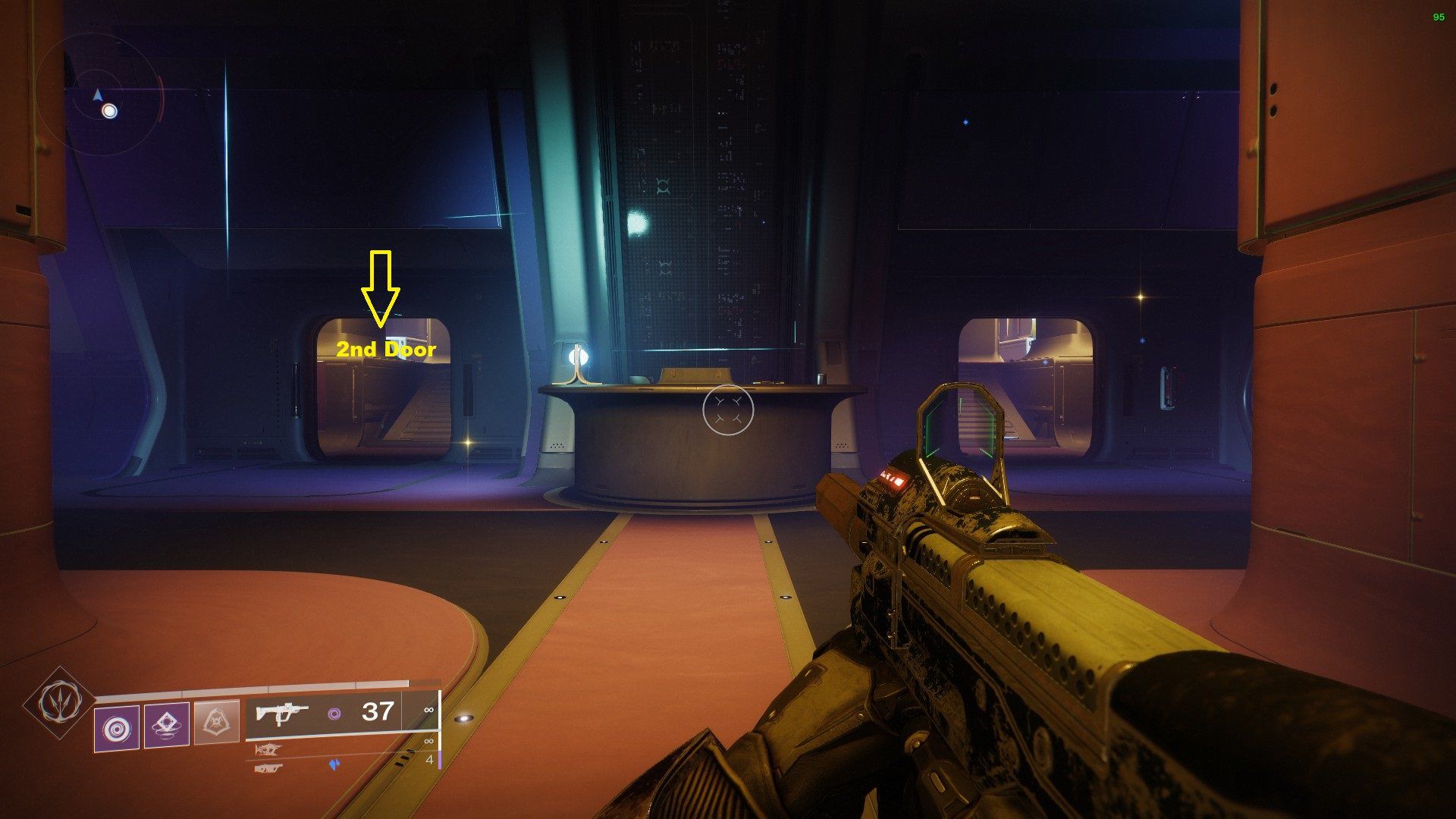
Task: Click the player arrow on the radar
Action: pos(97,95)
